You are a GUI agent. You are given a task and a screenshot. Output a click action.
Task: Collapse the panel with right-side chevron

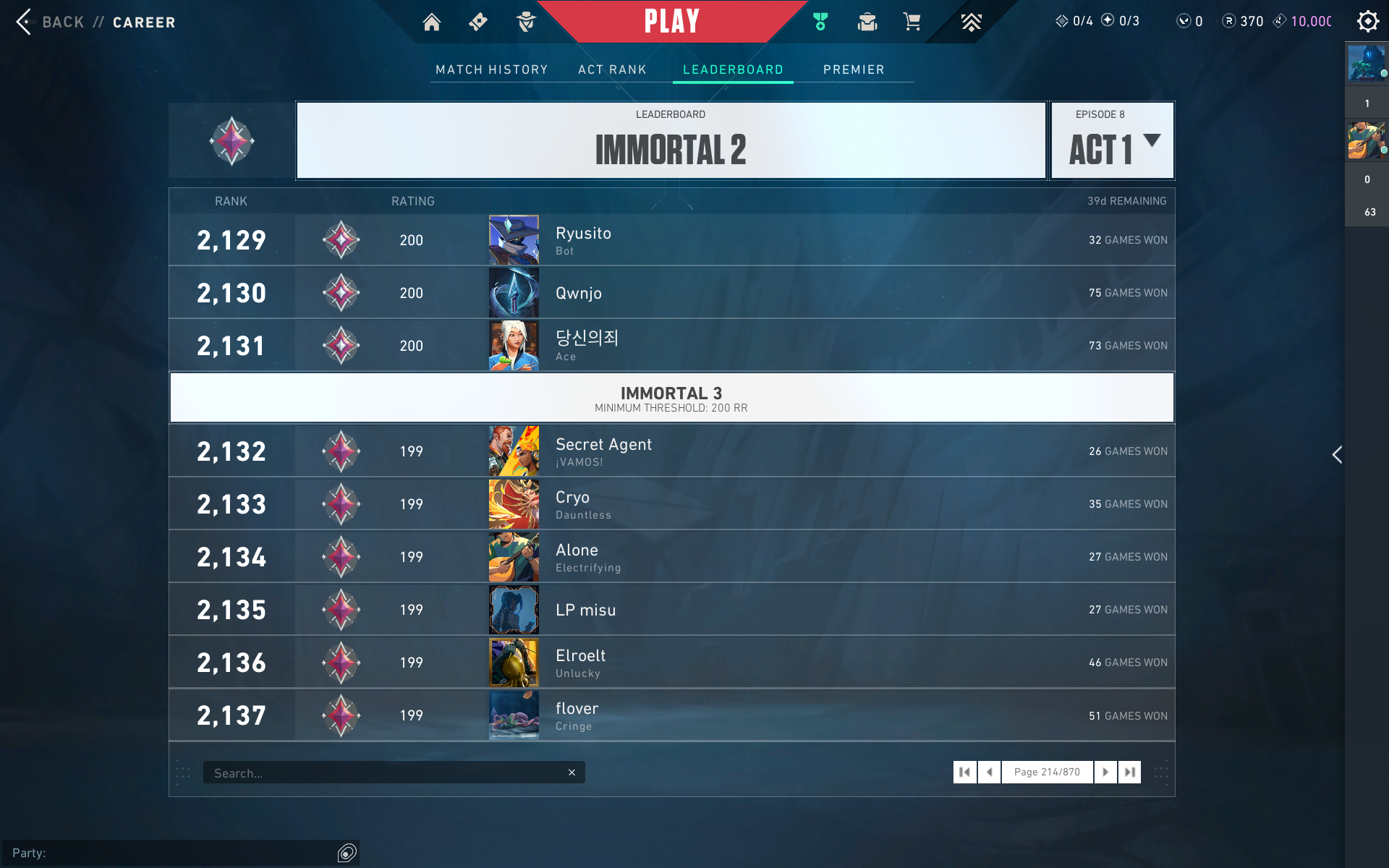[1337, 455]
